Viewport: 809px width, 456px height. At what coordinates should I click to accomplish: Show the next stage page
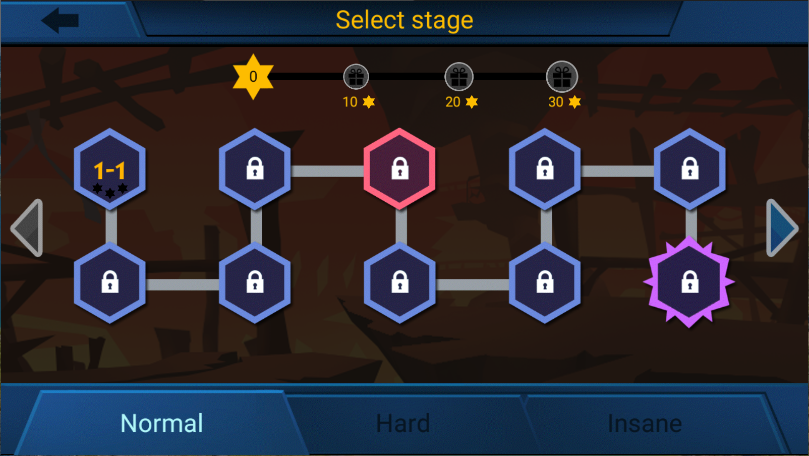[x=782, y=228]
